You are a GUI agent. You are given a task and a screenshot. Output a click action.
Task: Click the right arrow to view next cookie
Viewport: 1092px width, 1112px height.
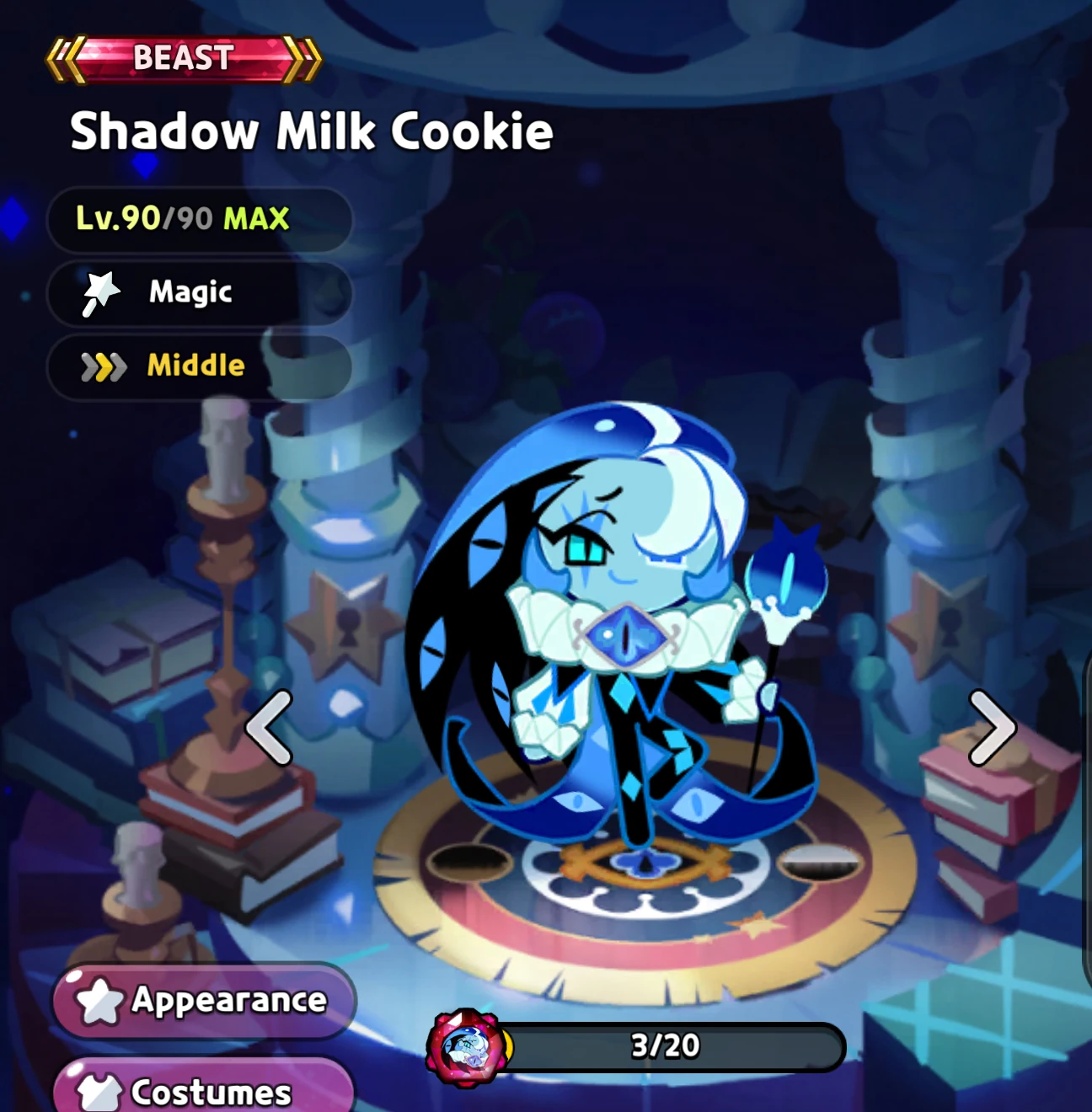992,730
